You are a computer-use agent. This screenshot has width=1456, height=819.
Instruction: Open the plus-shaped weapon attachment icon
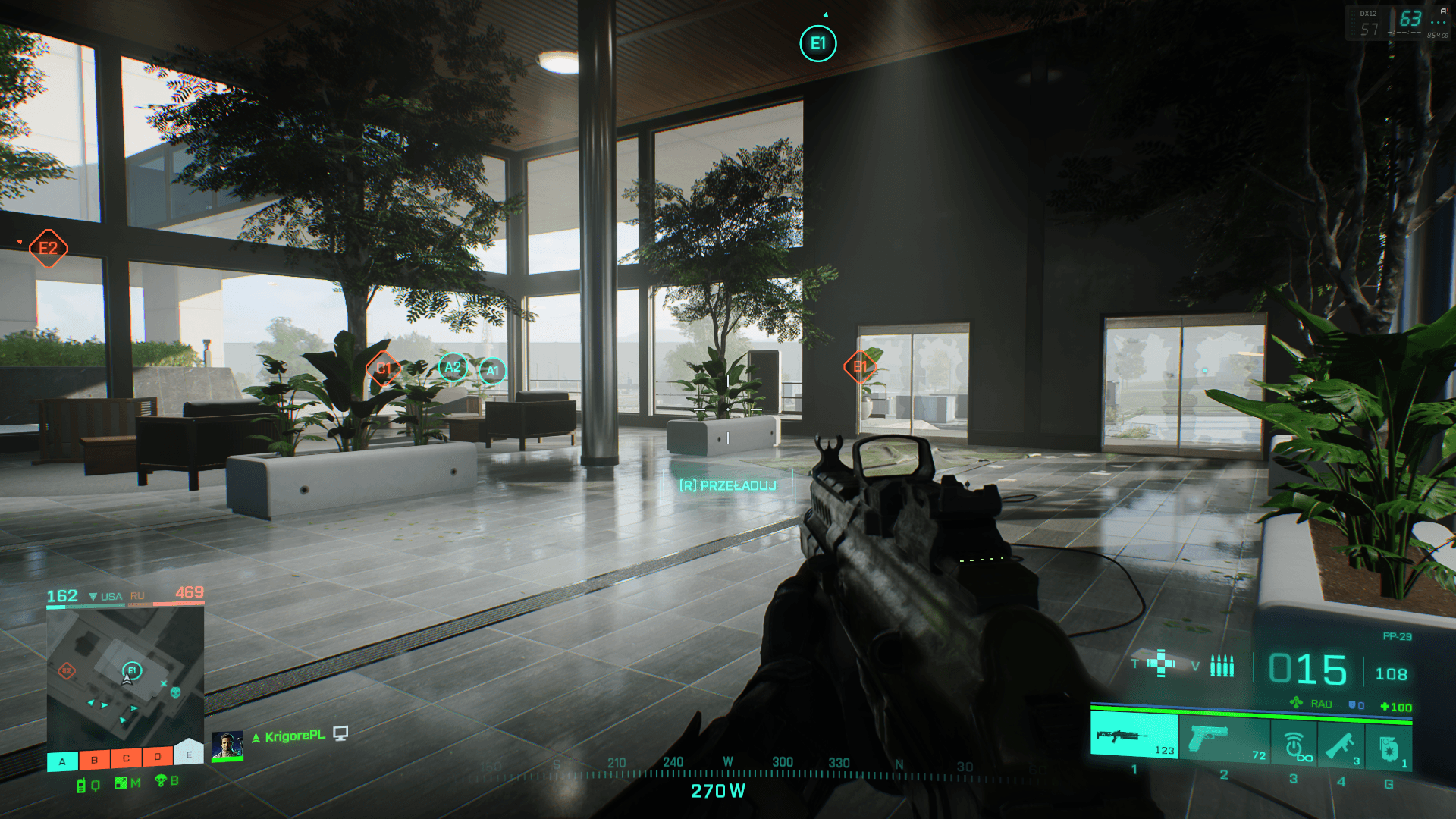click(1161, 663)
